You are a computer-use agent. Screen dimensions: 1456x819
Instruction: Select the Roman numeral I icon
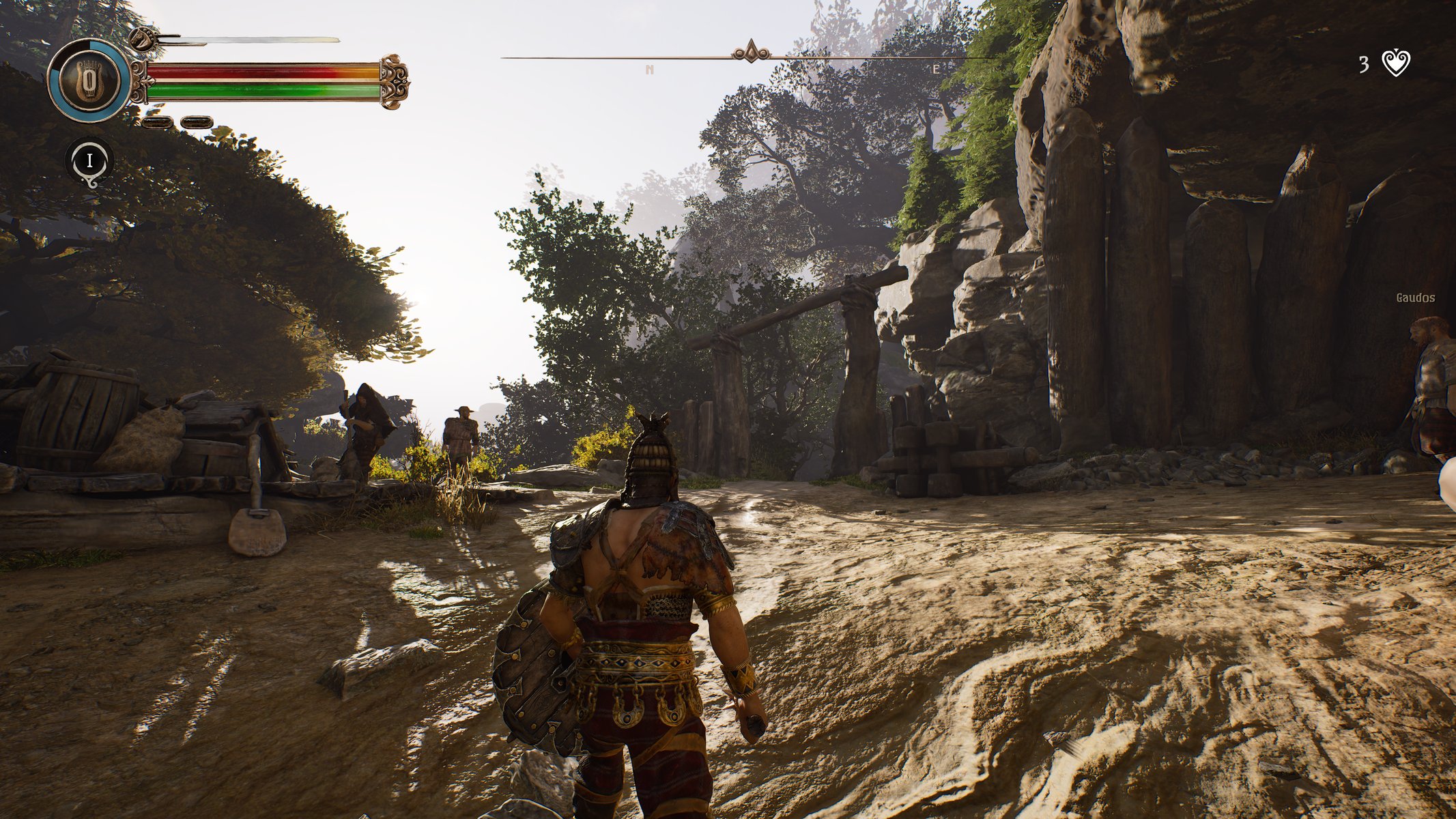[89, 161]
